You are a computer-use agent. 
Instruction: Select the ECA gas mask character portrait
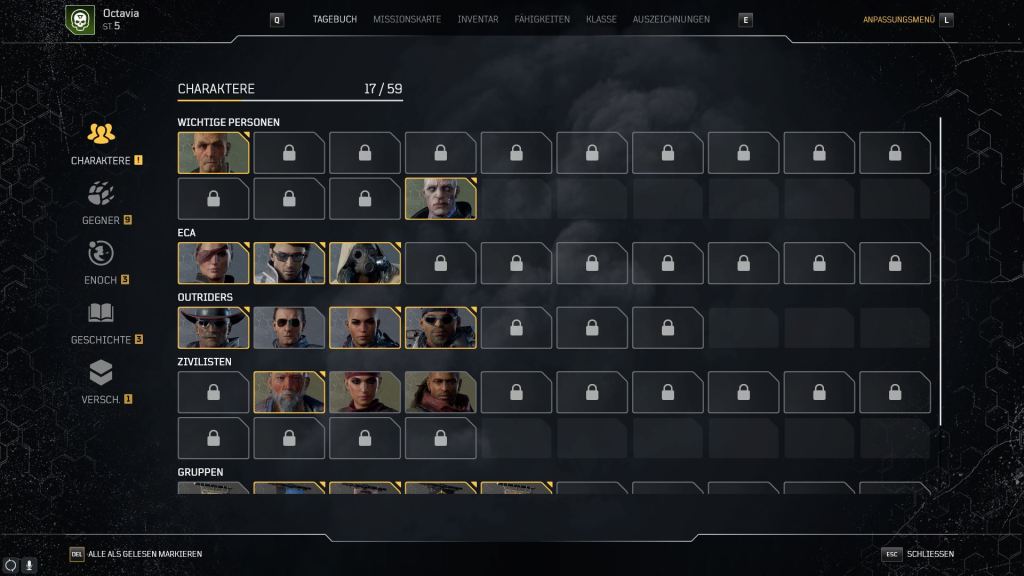point(365,263)
